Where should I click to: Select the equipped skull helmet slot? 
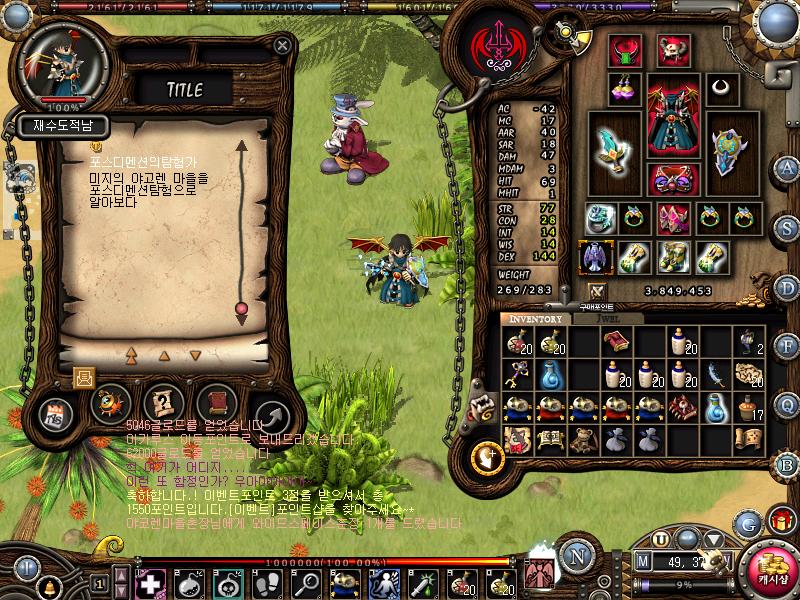pos(673,50)
